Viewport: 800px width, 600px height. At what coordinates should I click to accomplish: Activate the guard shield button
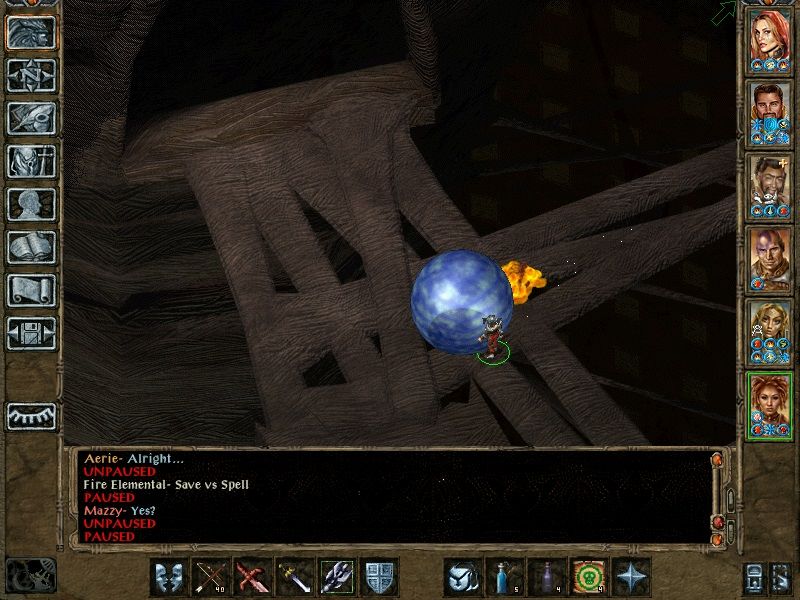click(378, 578)
